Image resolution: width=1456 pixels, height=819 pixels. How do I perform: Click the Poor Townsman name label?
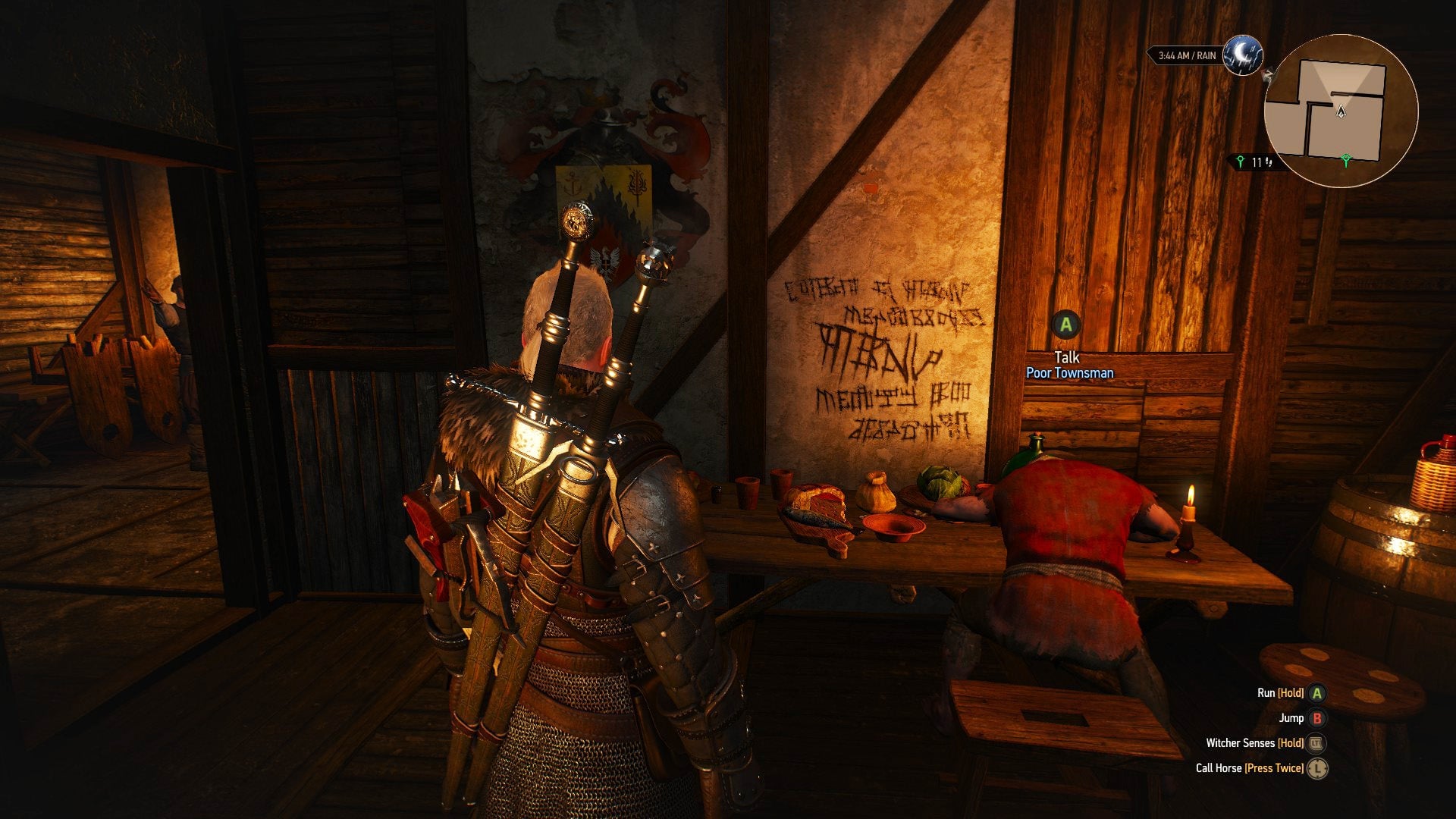tap(1069, 373)
